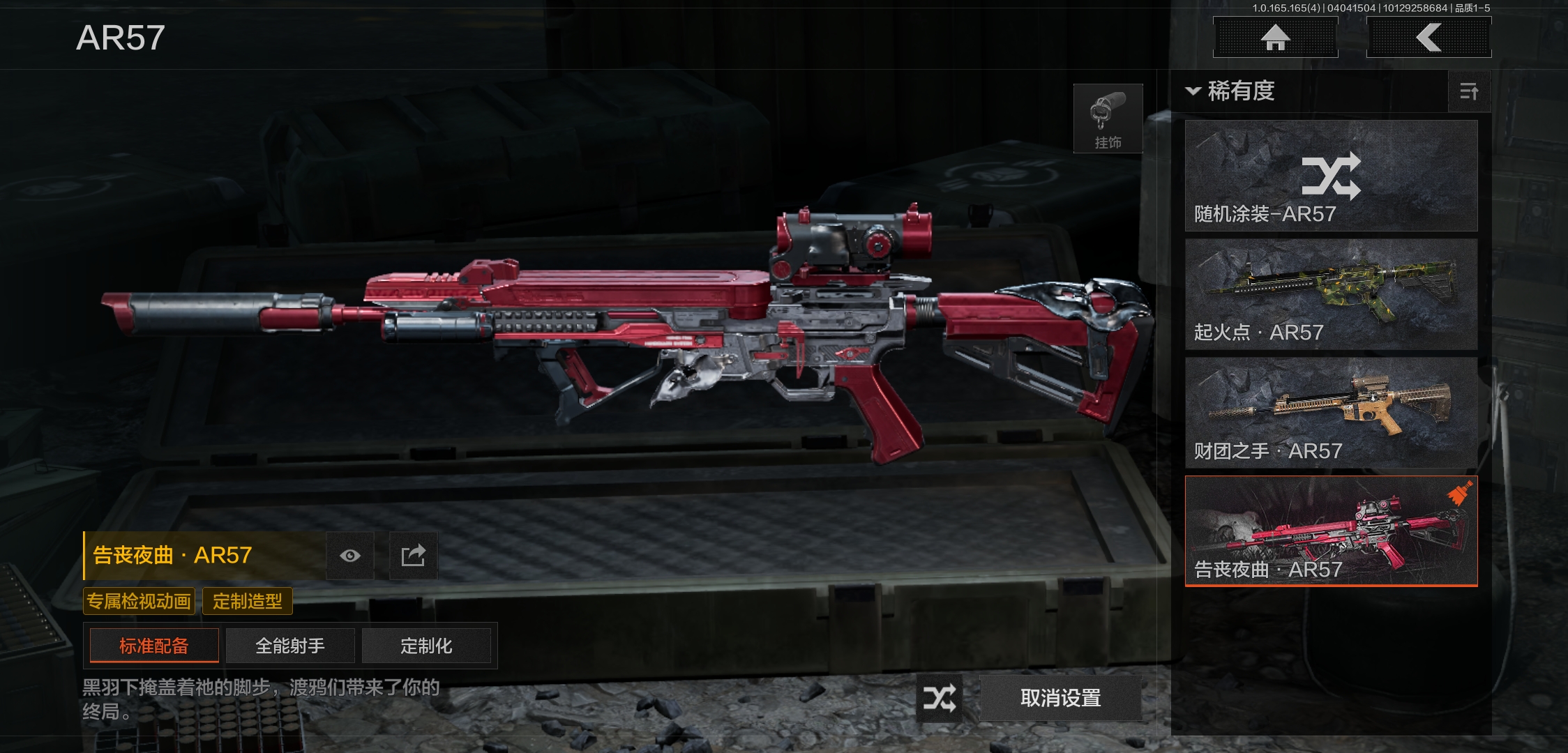Switch to the 全能射手 tab
Screen dimensions: 1568x753
(x=290, y=646)
